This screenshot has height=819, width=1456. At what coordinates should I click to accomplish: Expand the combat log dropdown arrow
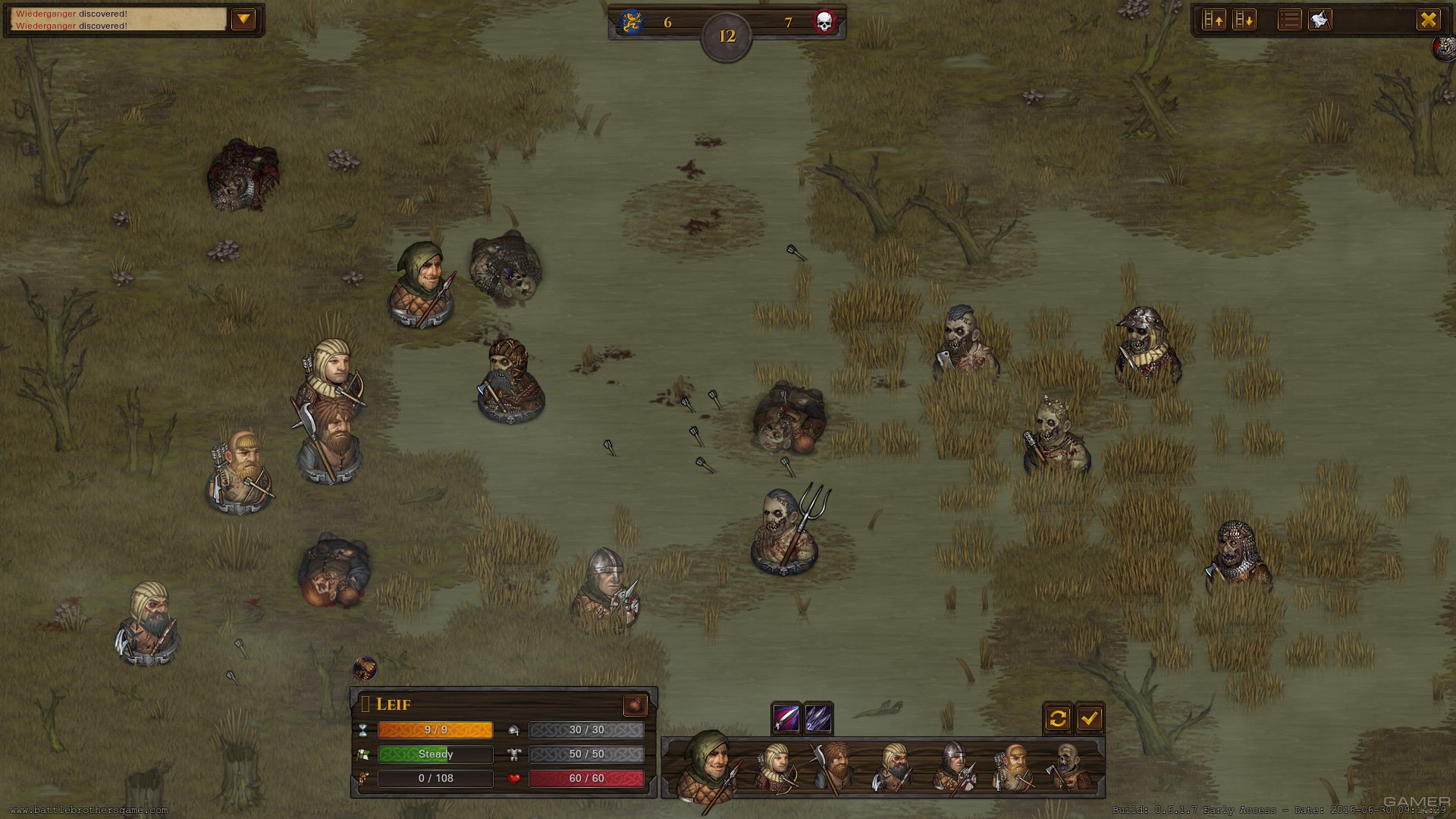(243, 19)
